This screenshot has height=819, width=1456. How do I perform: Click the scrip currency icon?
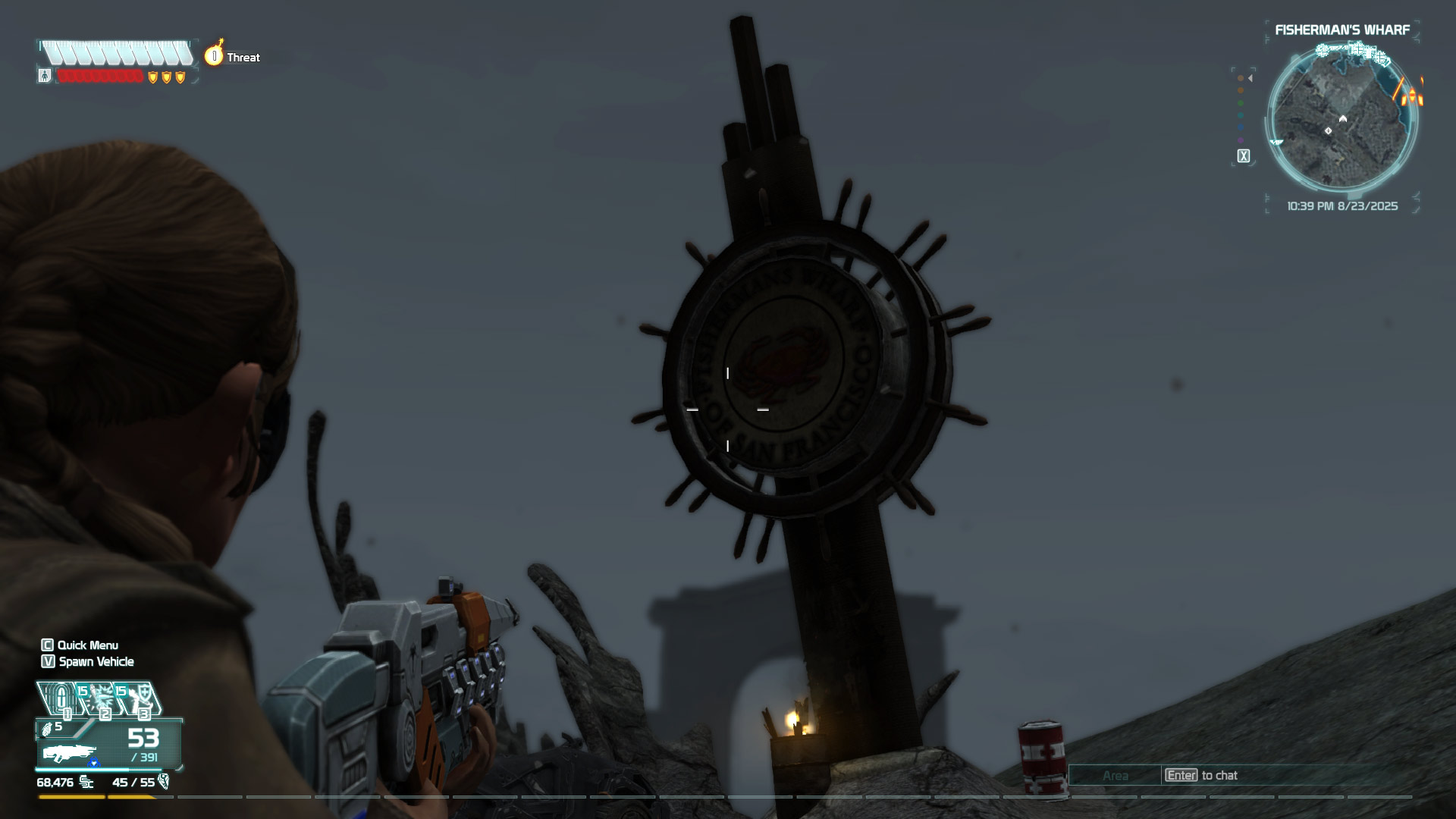pos(87,782)
